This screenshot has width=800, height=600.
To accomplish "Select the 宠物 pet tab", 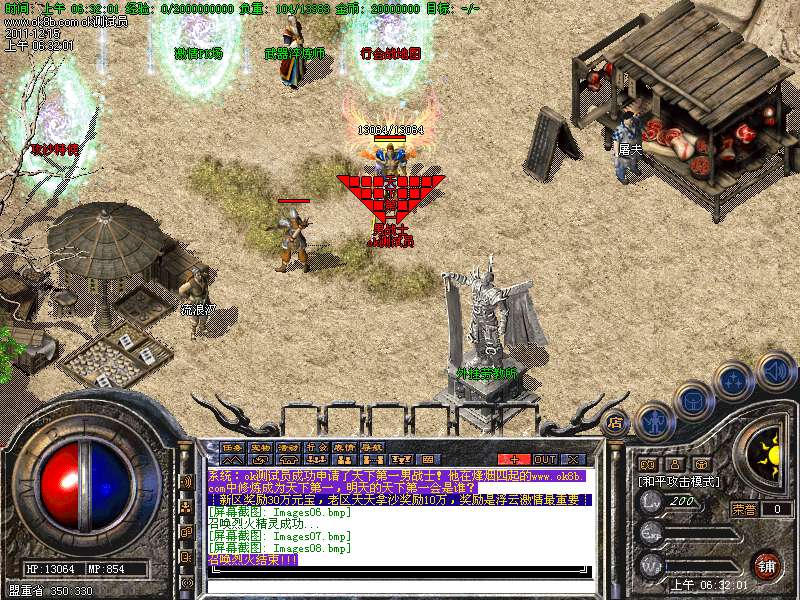I will [260, 447].
